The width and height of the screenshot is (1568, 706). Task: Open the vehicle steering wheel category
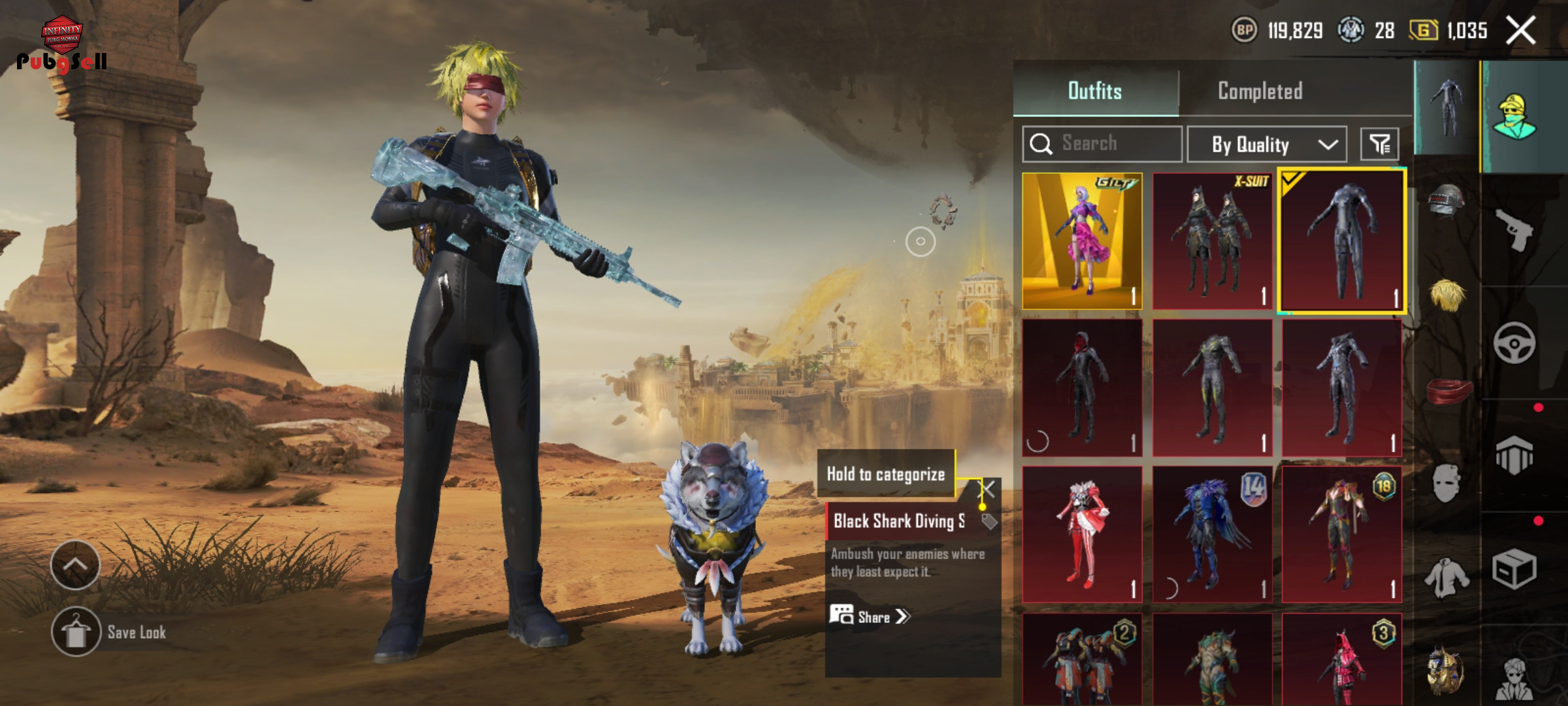pos(1514,343)
